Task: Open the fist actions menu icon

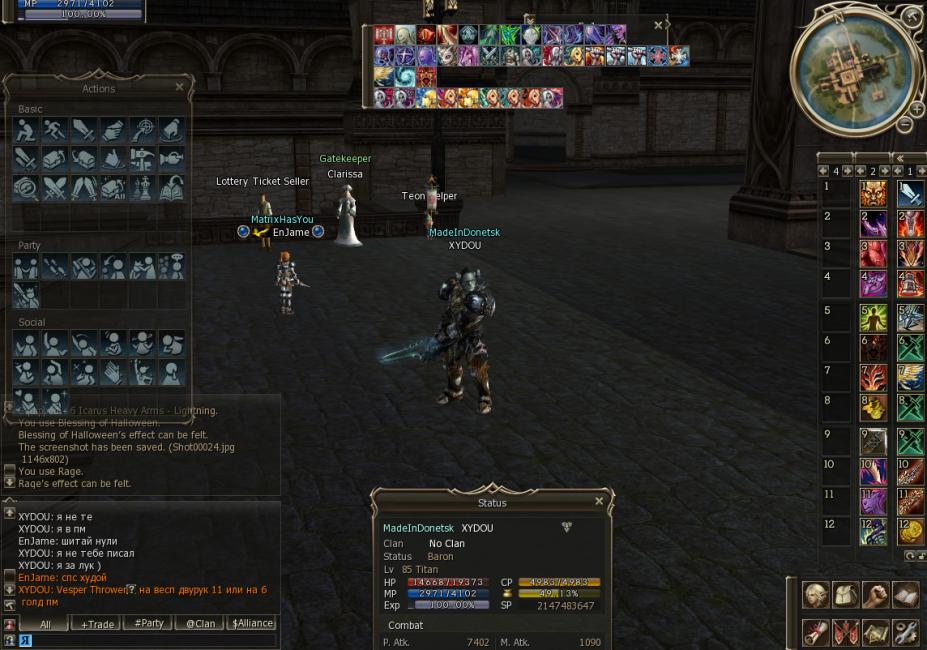Action: coord(876,595)
